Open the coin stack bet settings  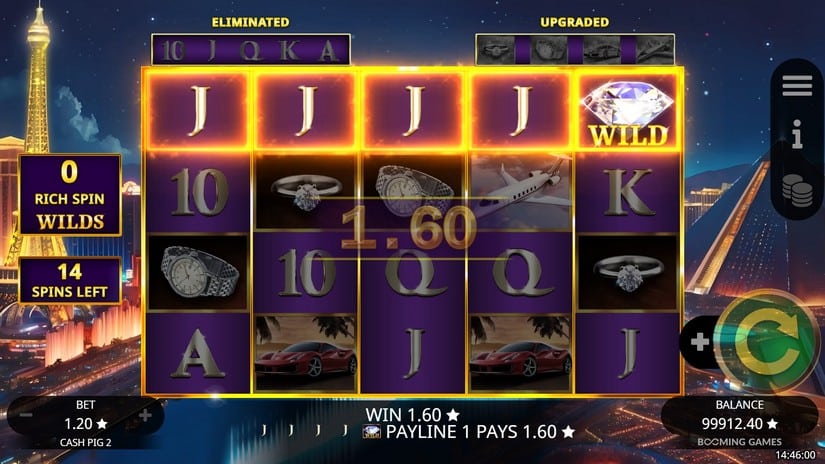point(797,191)
